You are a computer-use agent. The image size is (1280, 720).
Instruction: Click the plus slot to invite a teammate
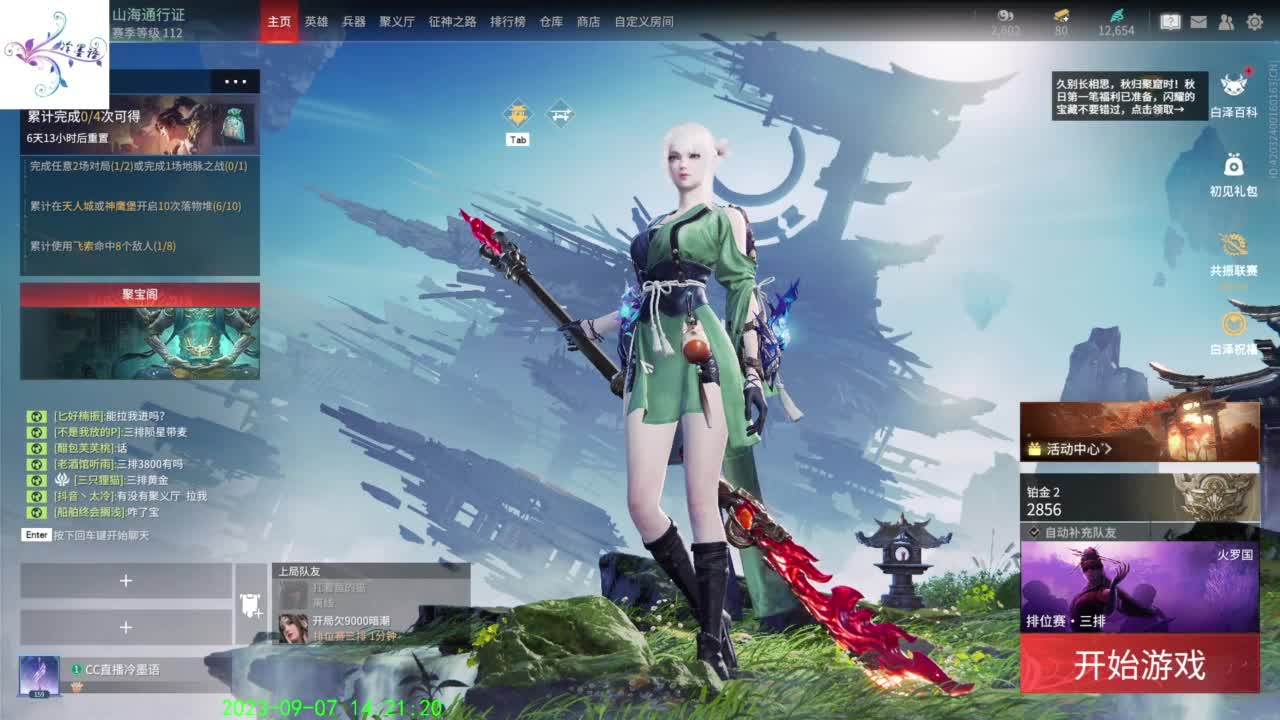(x=125, y=580)
